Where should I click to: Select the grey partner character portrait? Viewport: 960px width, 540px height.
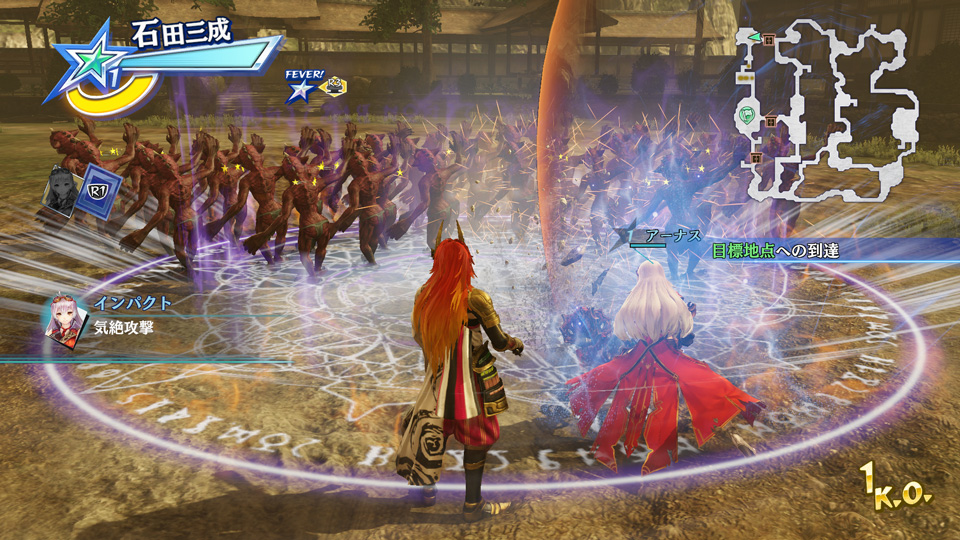59,186
